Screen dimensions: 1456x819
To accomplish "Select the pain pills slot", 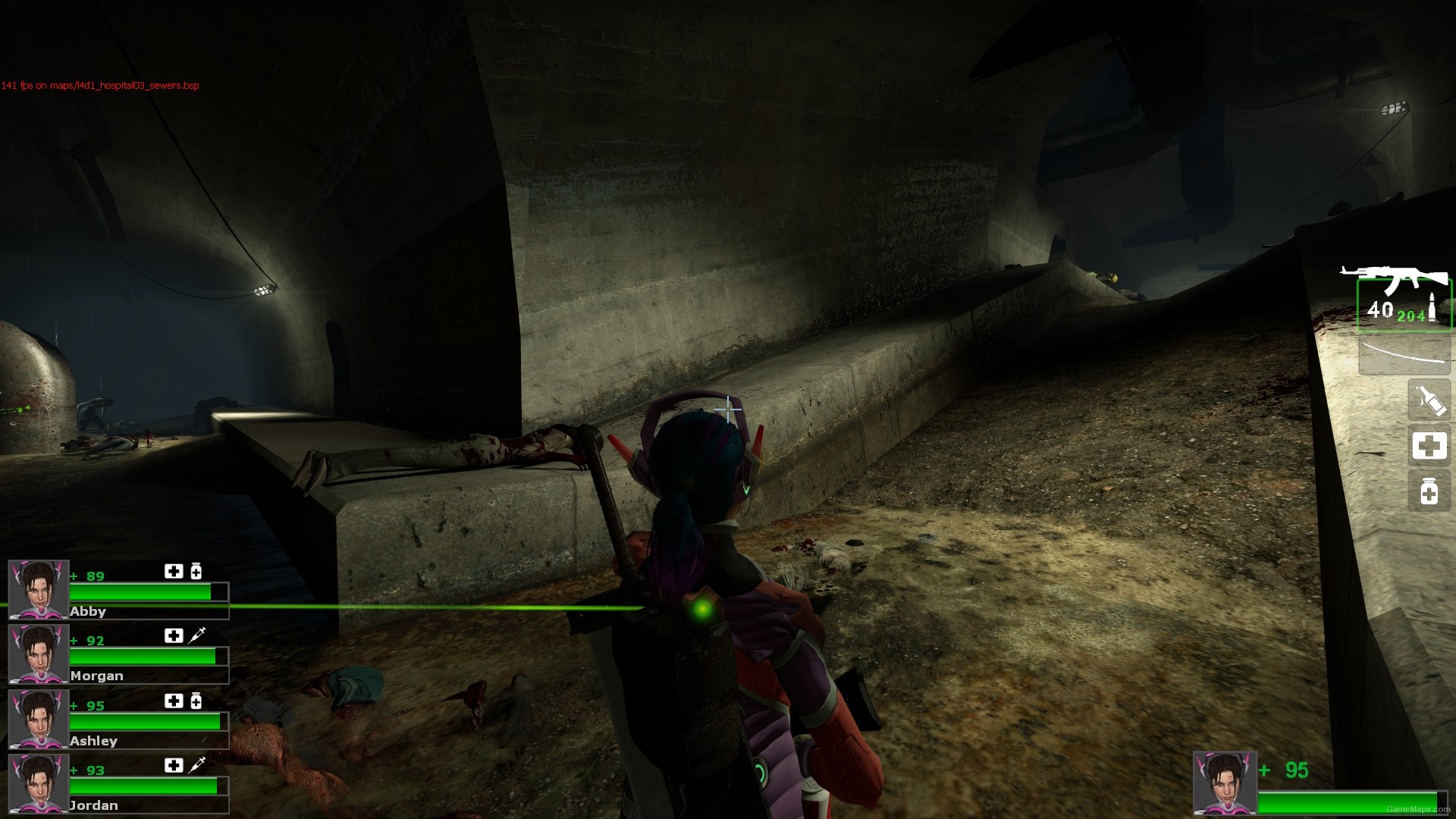I will pos(1429,491).
